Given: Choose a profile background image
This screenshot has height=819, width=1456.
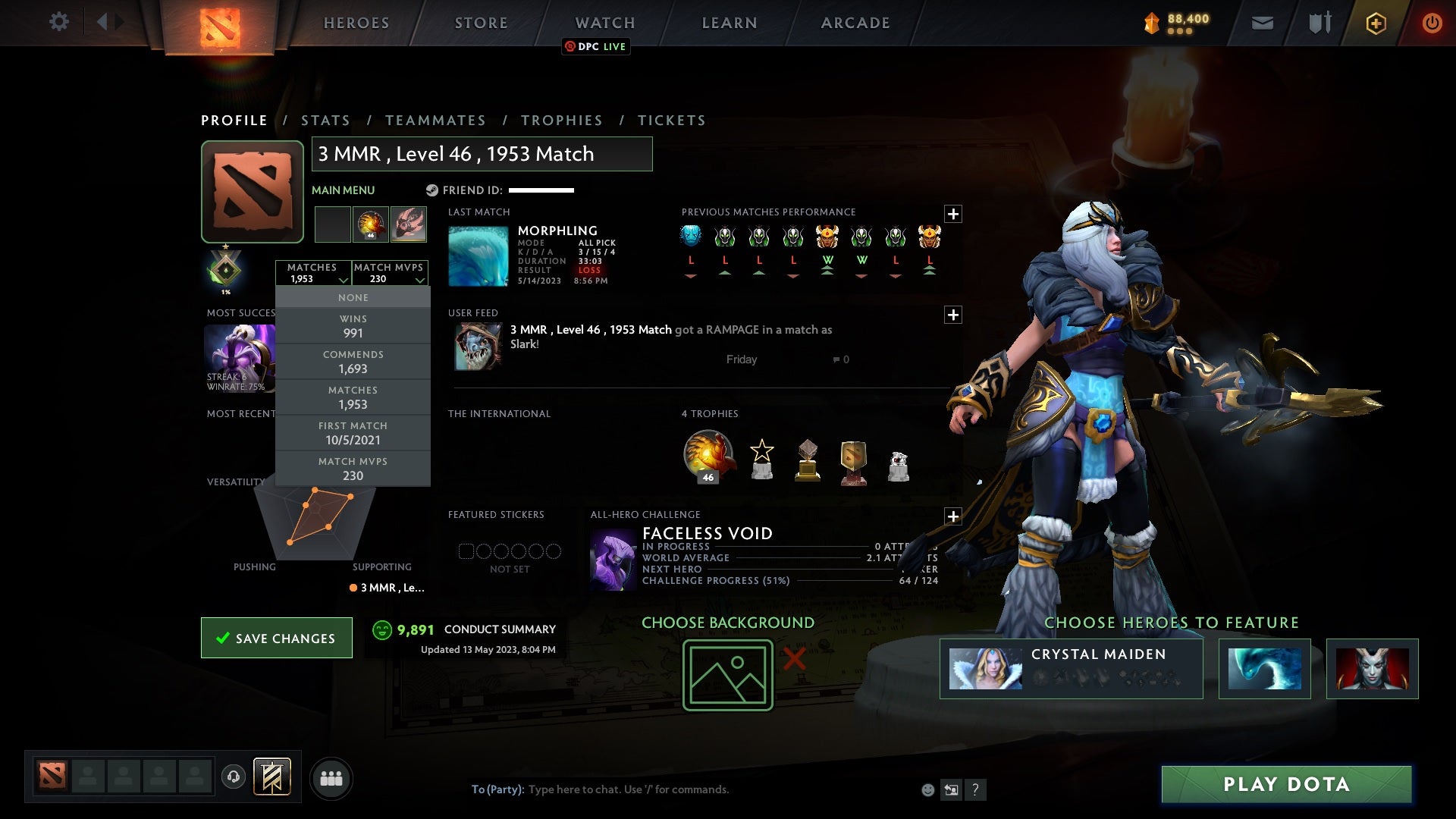Looking at the screenshot, I should point(727,675).
